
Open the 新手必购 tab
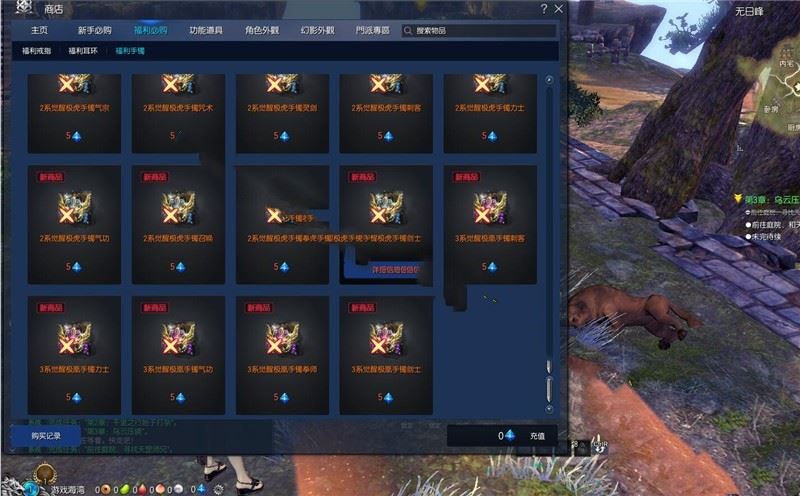(95, 31)
